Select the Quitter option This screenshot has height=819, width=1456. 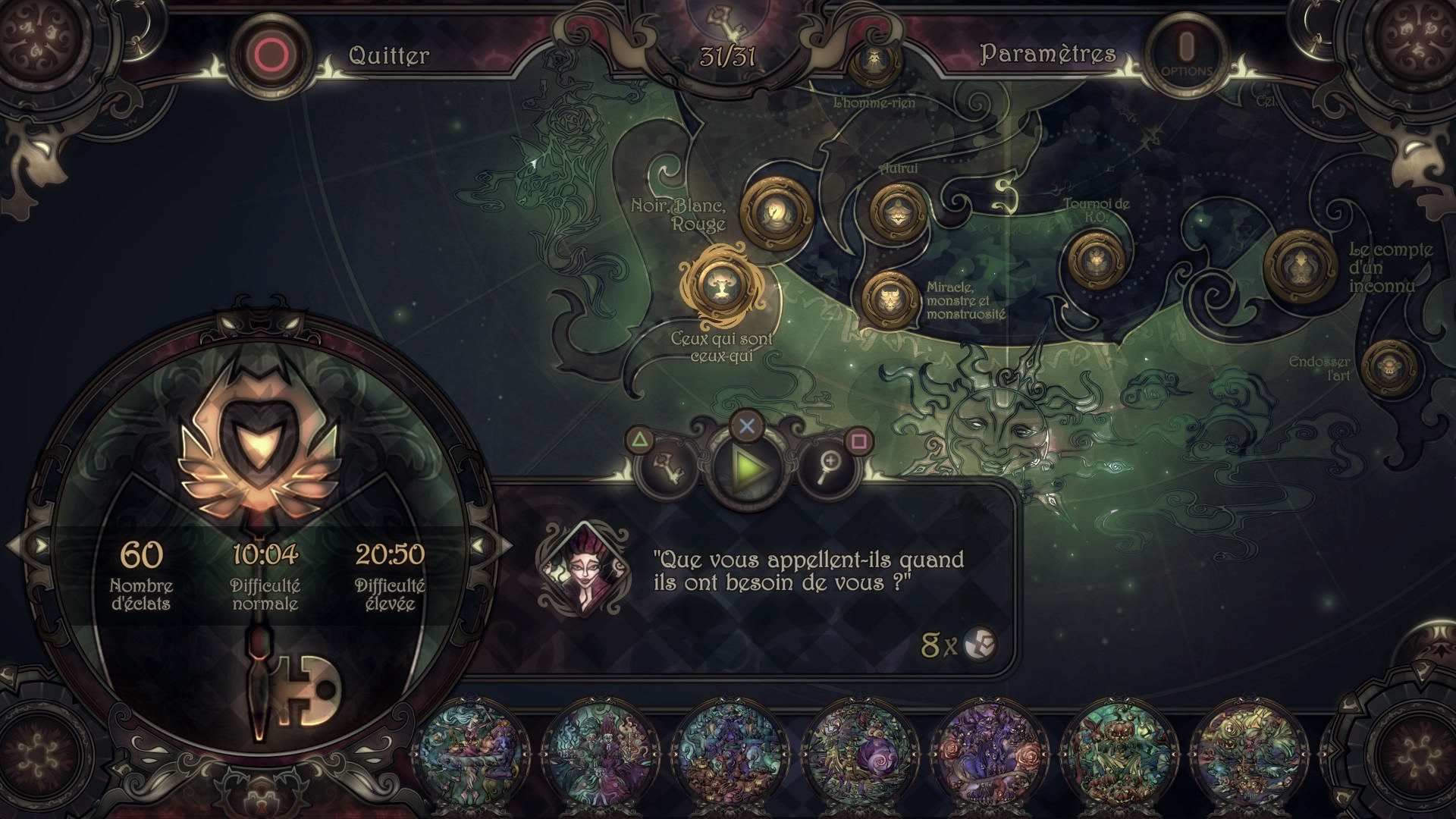tap(388, 55)
